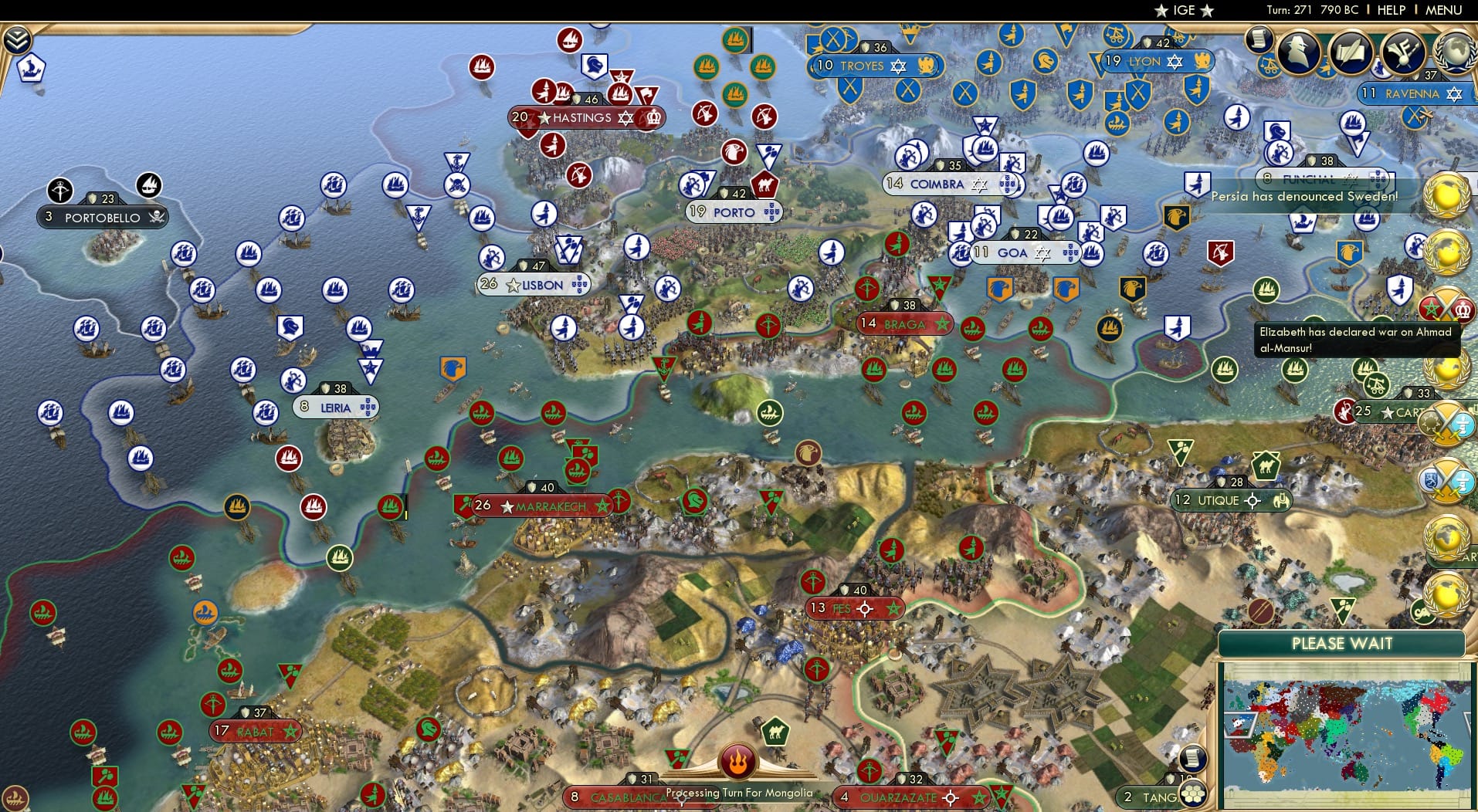The width and height of the screenshot is (1478, 812).
Task: Open HELP from the top bar
Action: point(1390,10)
